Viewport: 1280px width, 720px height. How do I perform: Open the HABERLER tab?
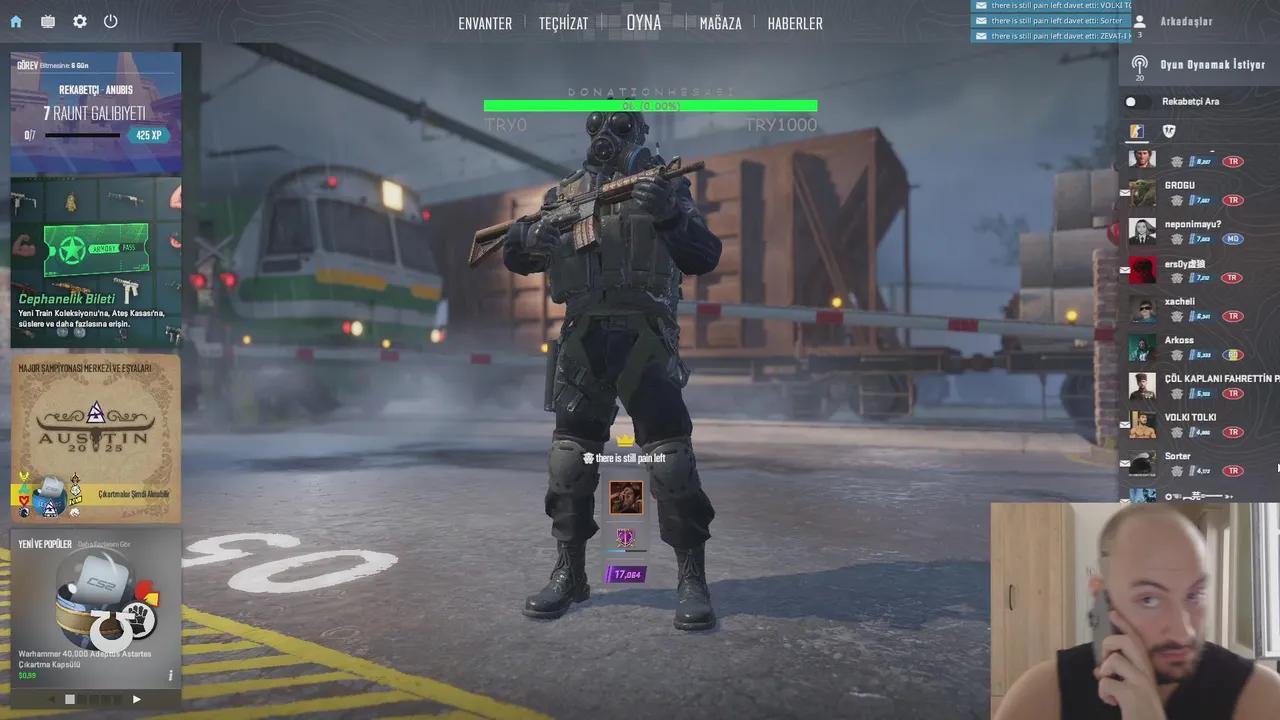pos(795,23)
